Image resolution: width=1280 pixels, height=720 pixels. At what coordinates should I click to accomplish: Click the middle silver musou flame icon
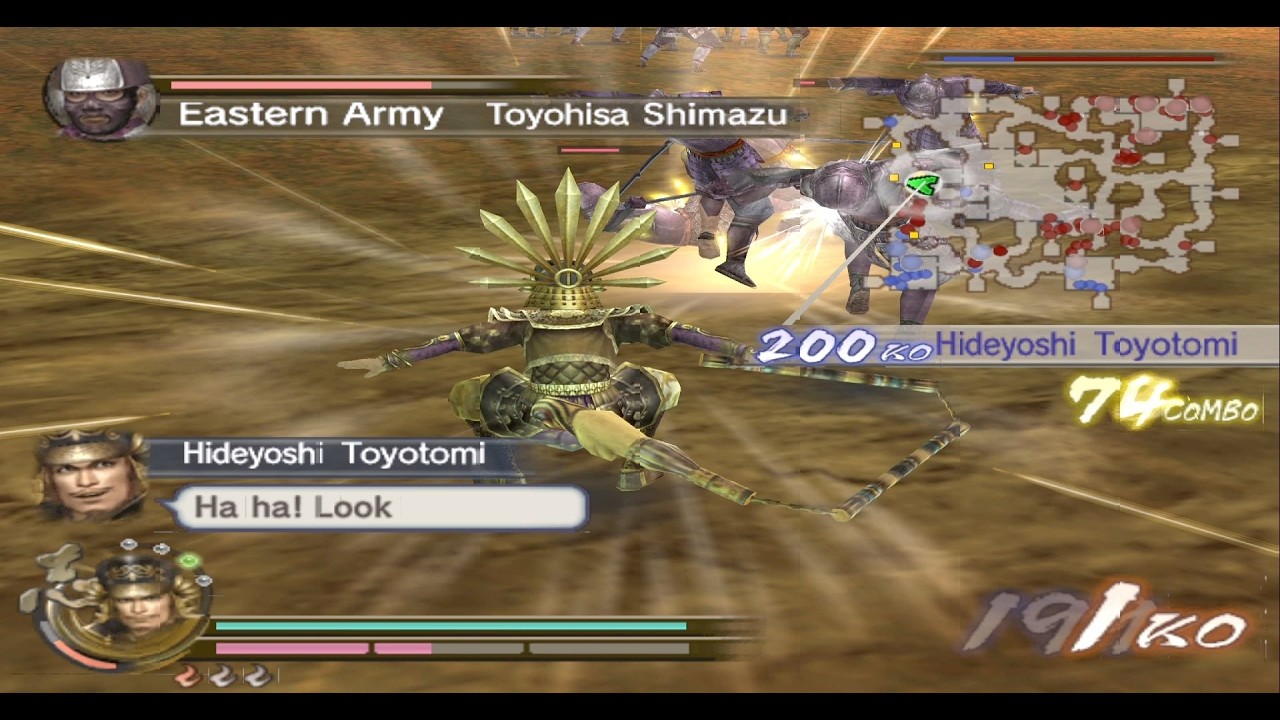(x=221, y=675)
